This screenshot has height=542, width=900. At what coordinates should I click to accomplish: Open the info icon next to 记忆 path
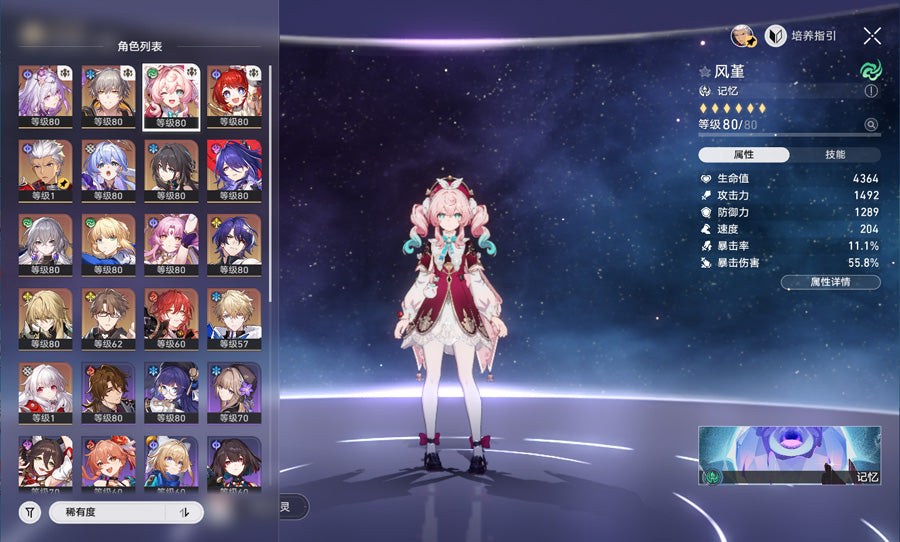click(871, 91)
